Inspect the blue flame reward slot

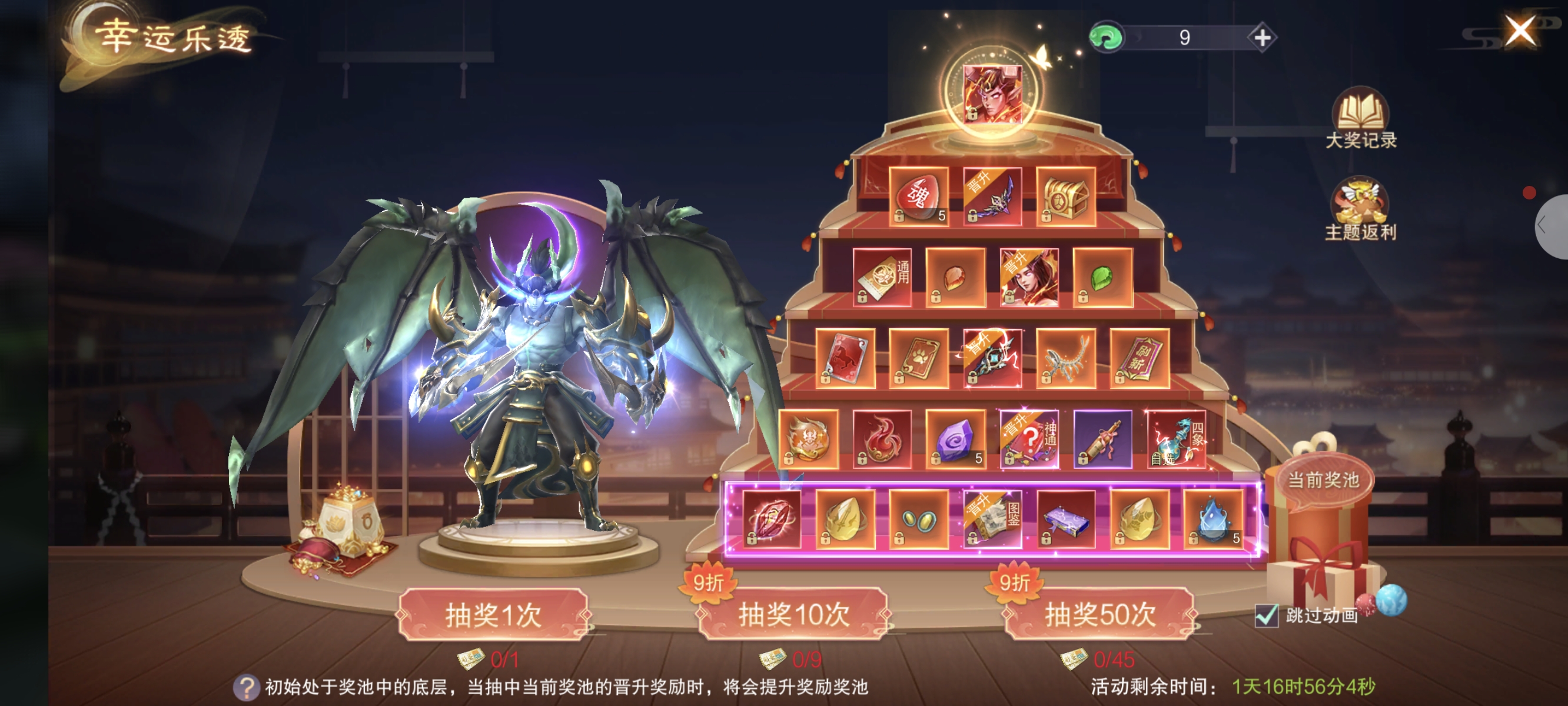tap(1213, 519)
